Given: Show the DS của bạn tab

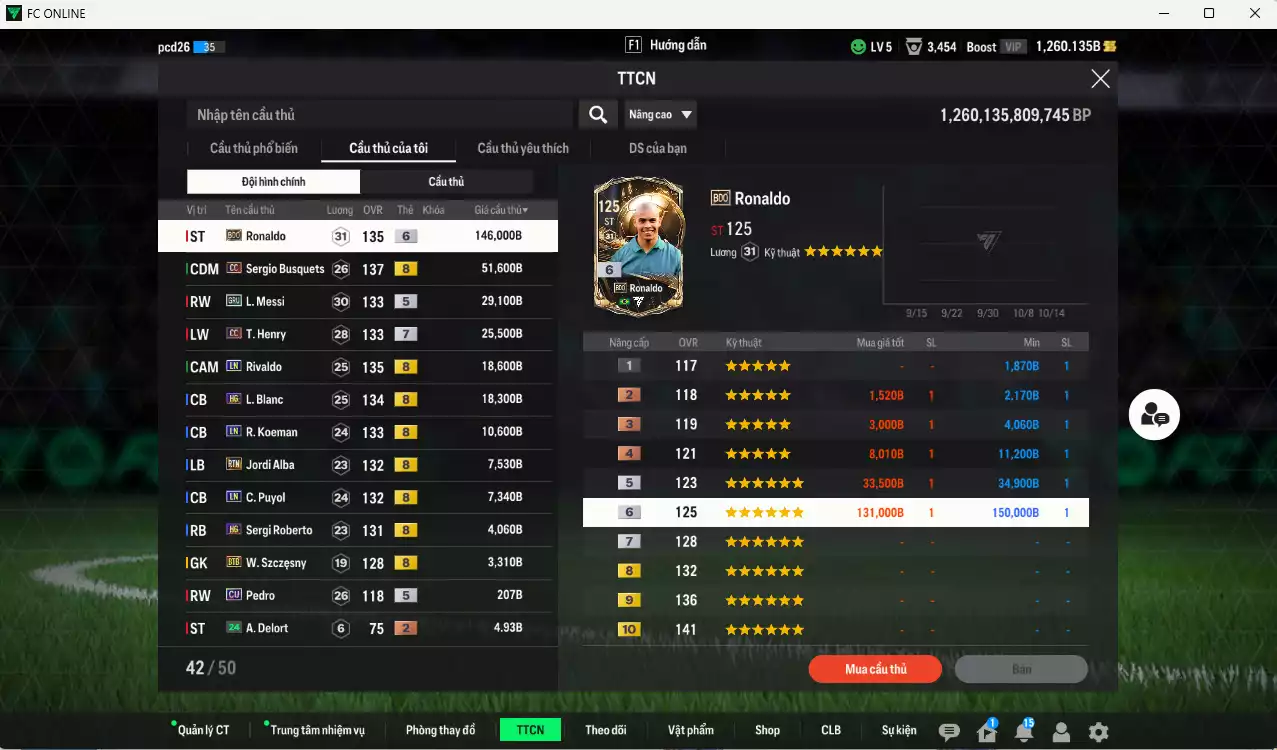Looking at the screenshot, I should point(657,149).
